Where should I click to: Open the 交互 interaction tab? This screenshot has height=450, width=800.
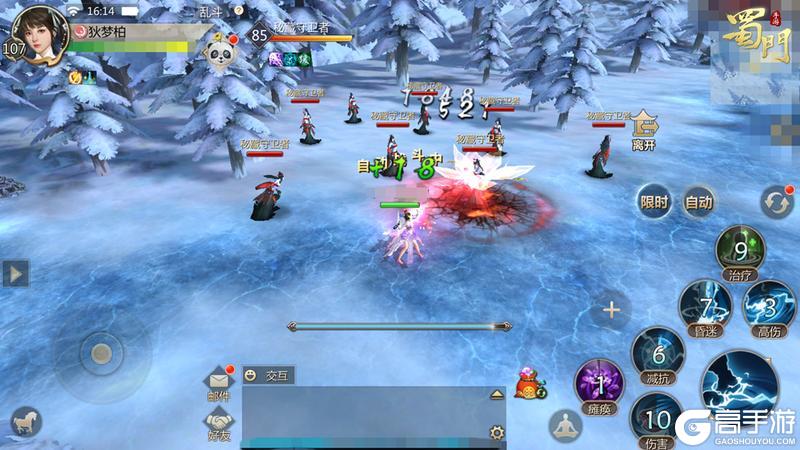point(268,376)
